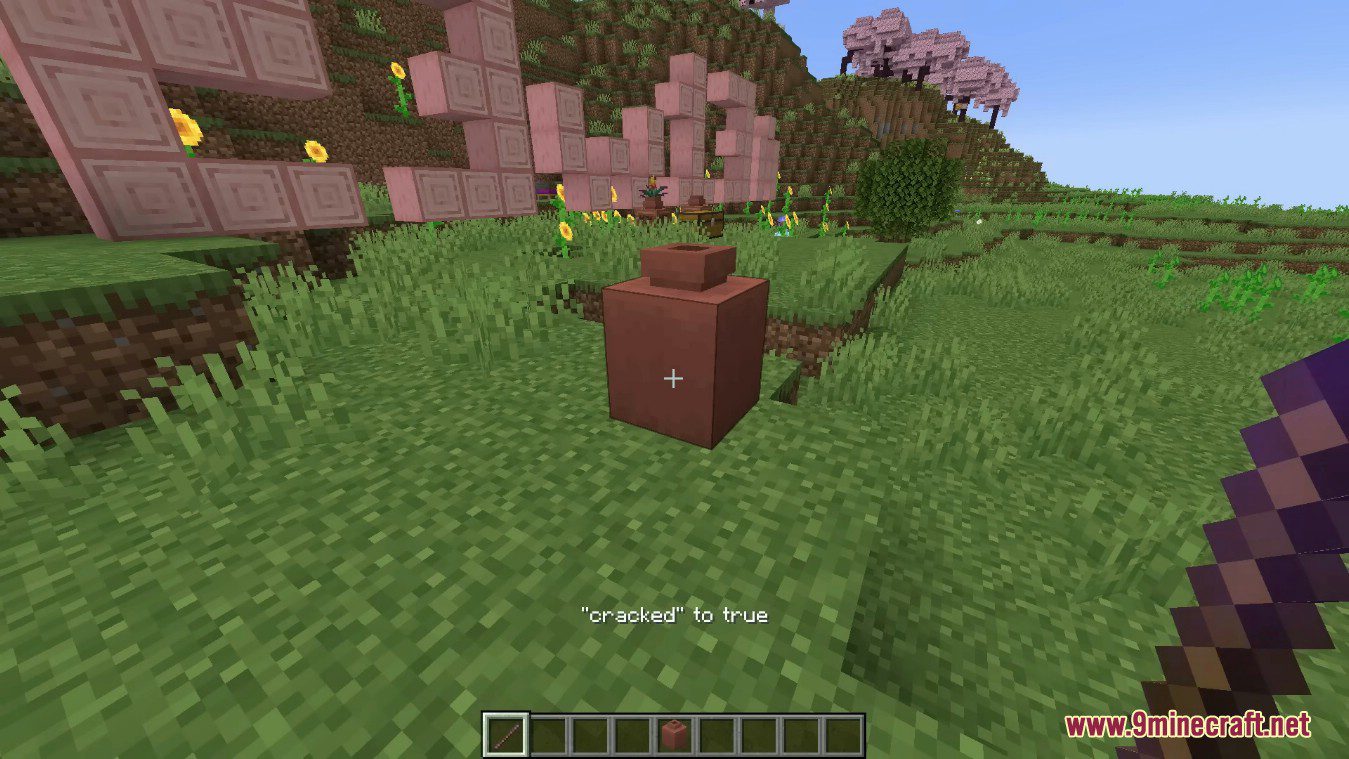Image resolution: width=1349 pixels, height=759 pixels.
Task: Click the 'cracked' to true subtitle text
Action: point(673,616)
